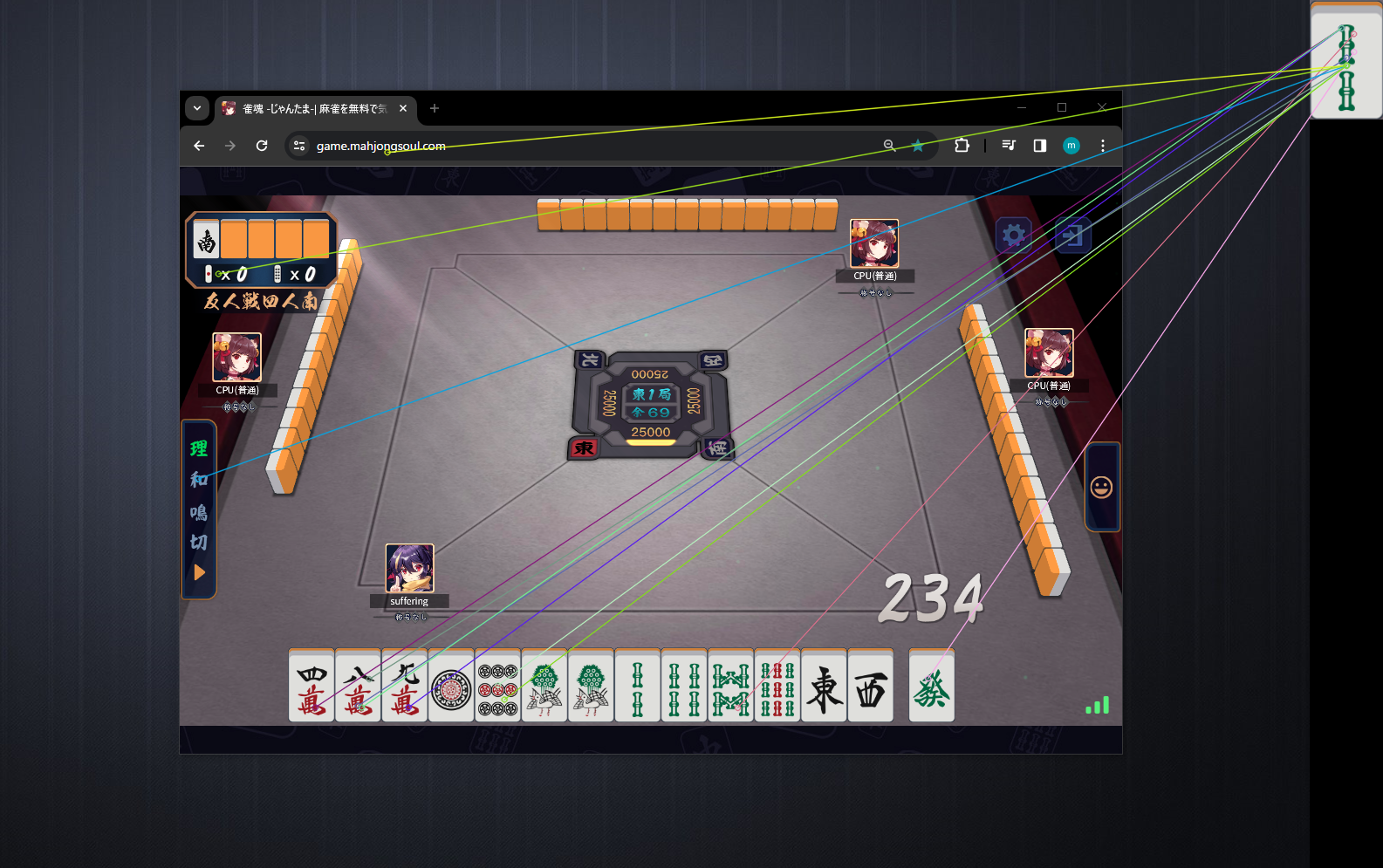Open the emote smiley panel

pos(1102,487)
